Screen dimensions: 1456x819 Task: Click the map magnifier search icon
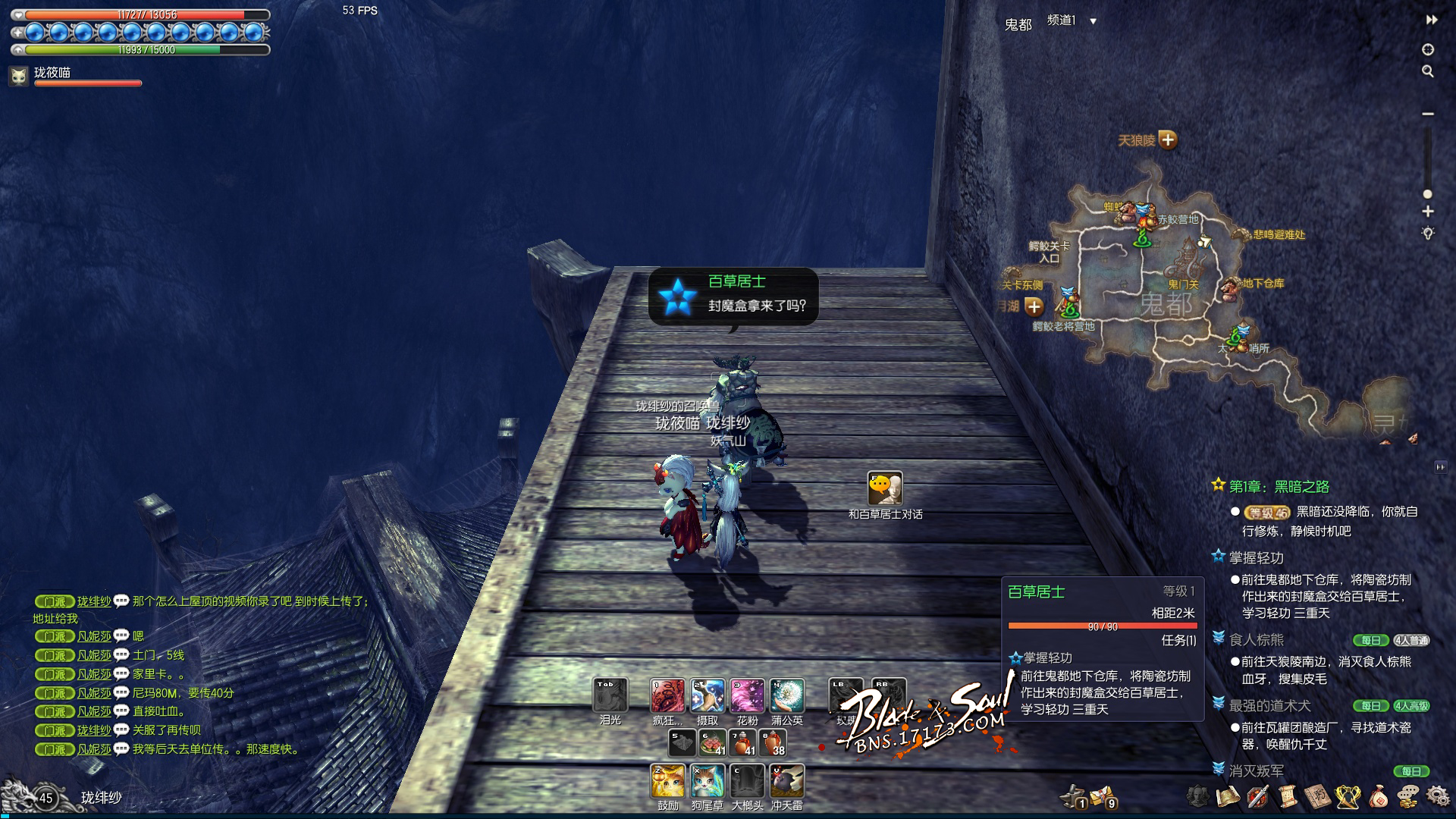coord(1428,71)
